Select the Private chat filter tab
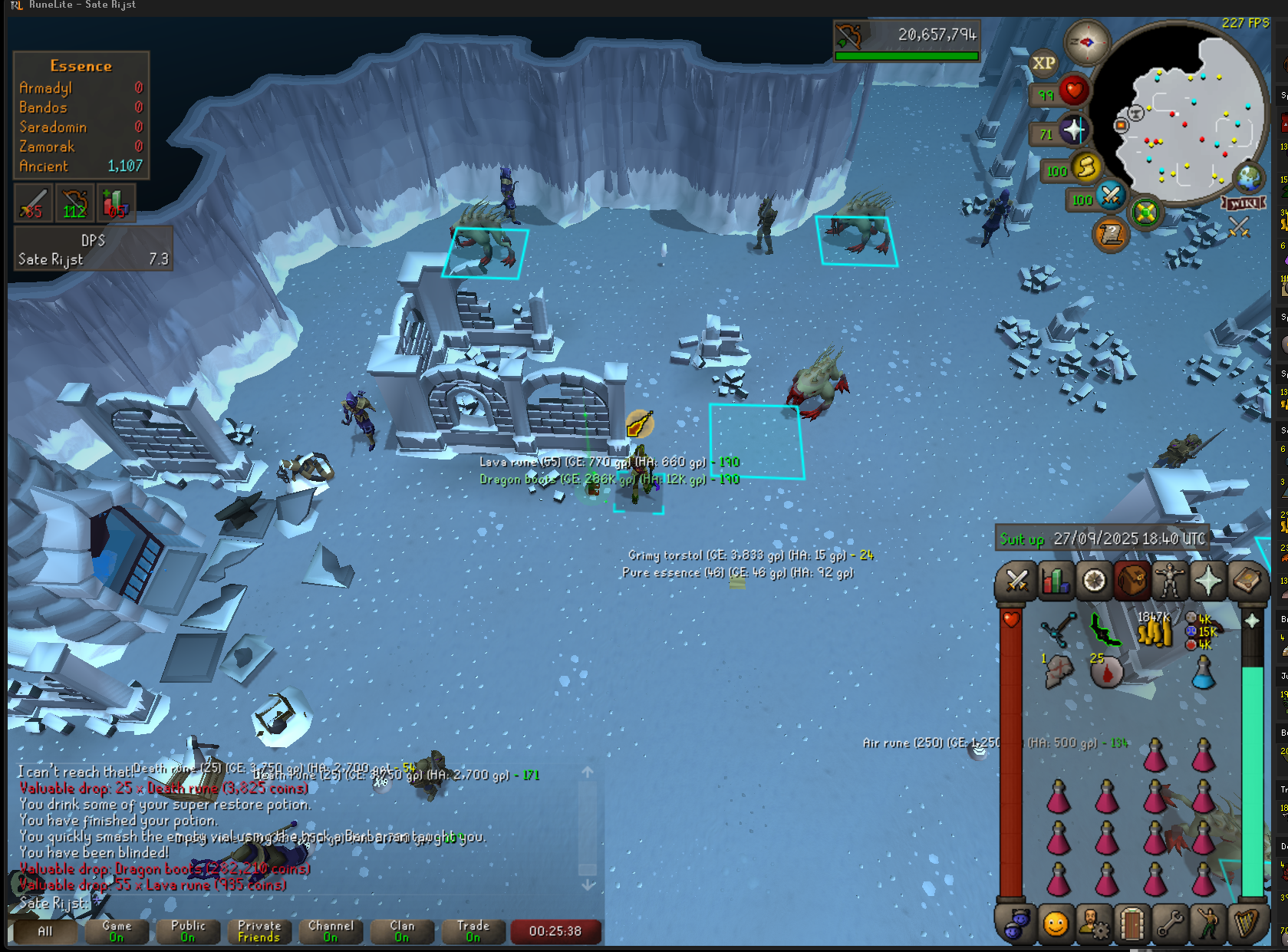 tap(259, 931)
